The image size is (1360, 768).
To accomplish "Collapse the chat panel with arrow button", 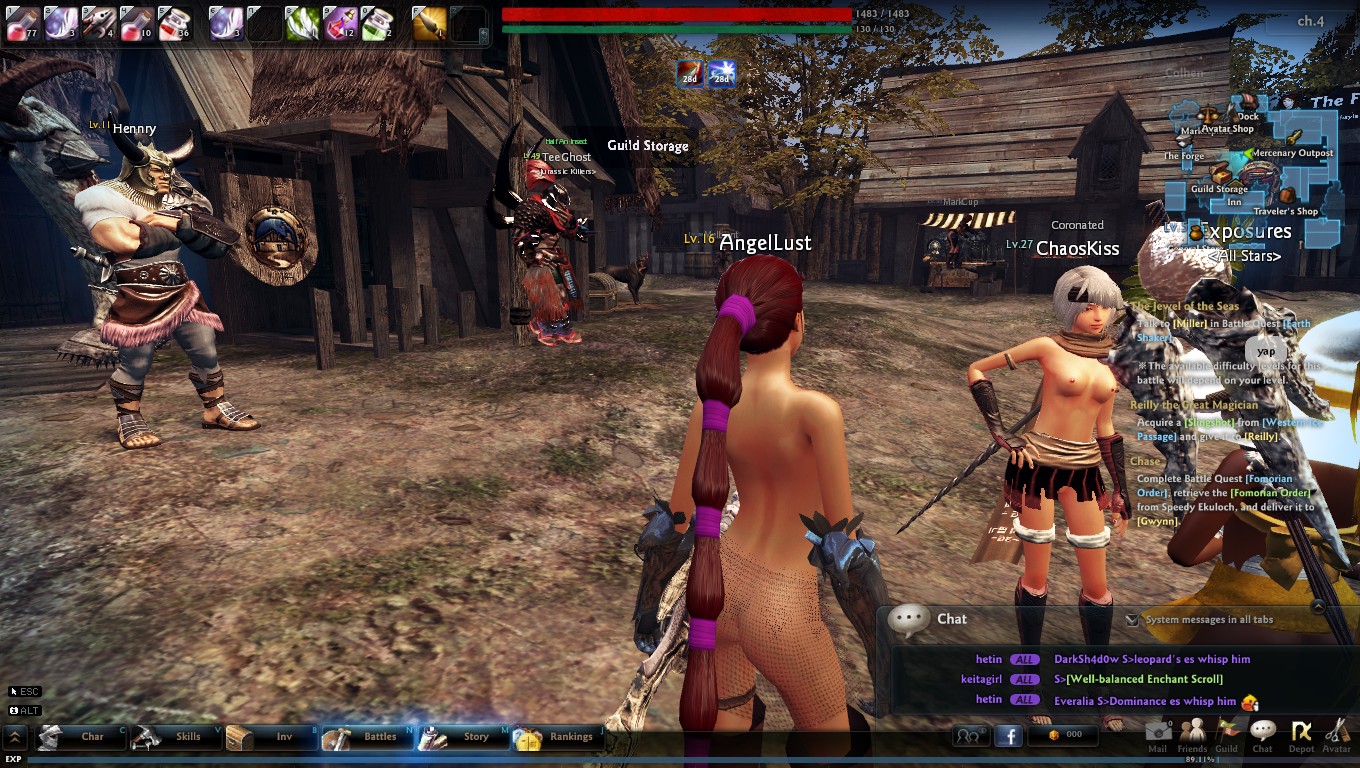I will tap(1318, 606).
